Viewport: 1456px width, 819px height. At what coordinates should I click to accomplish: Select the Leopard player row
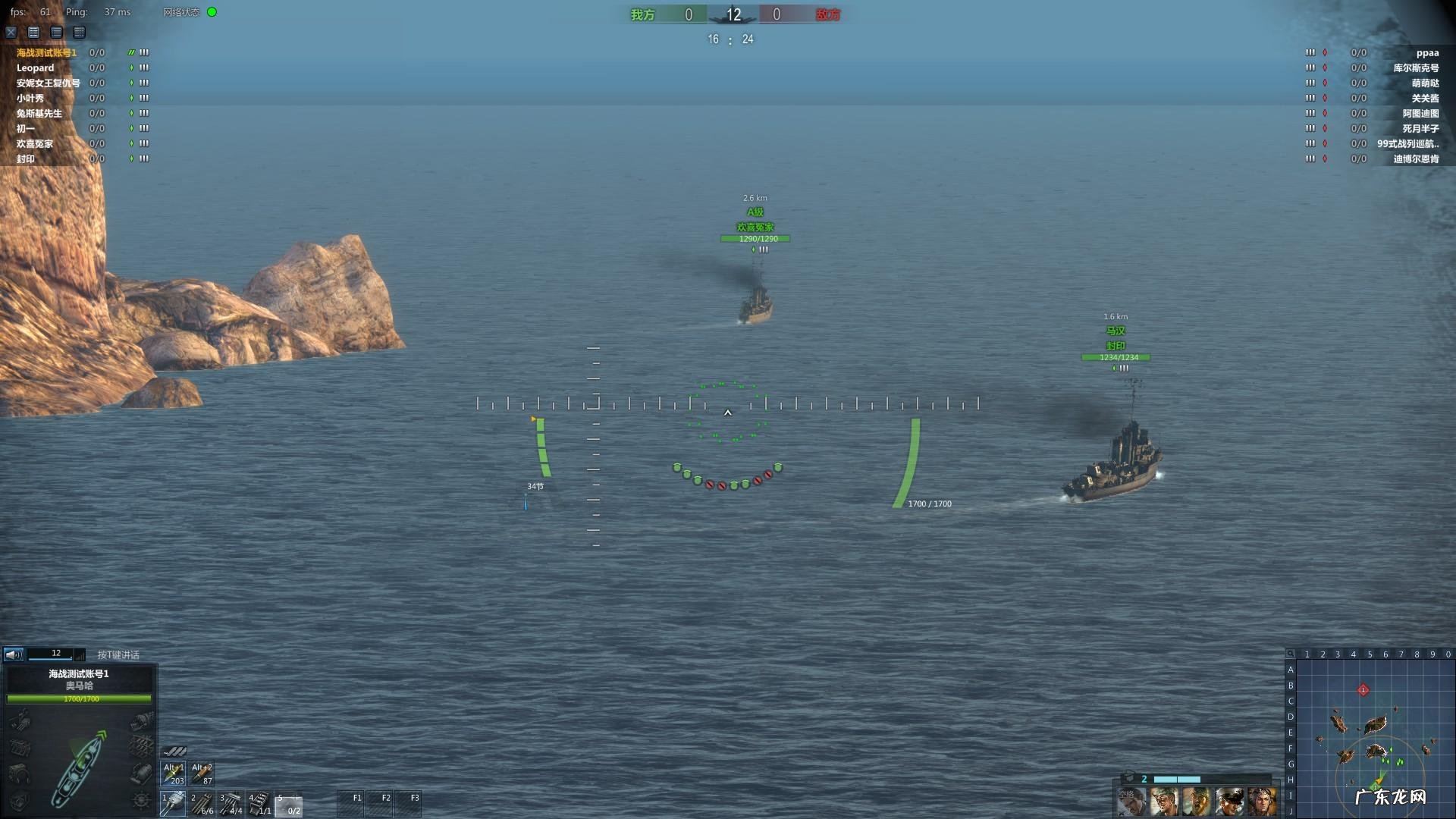(36, 67)
